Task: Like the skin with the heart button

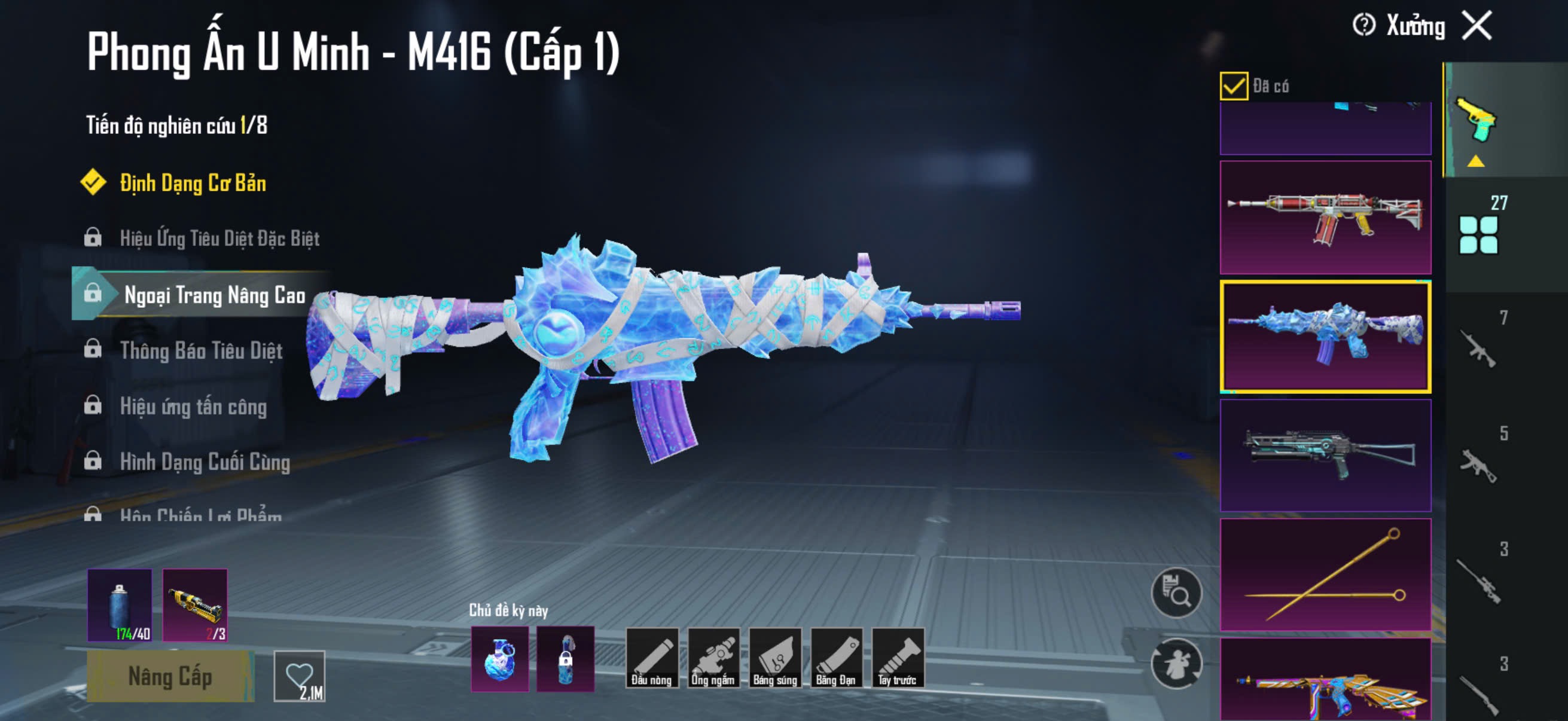Action: point(300,676)
